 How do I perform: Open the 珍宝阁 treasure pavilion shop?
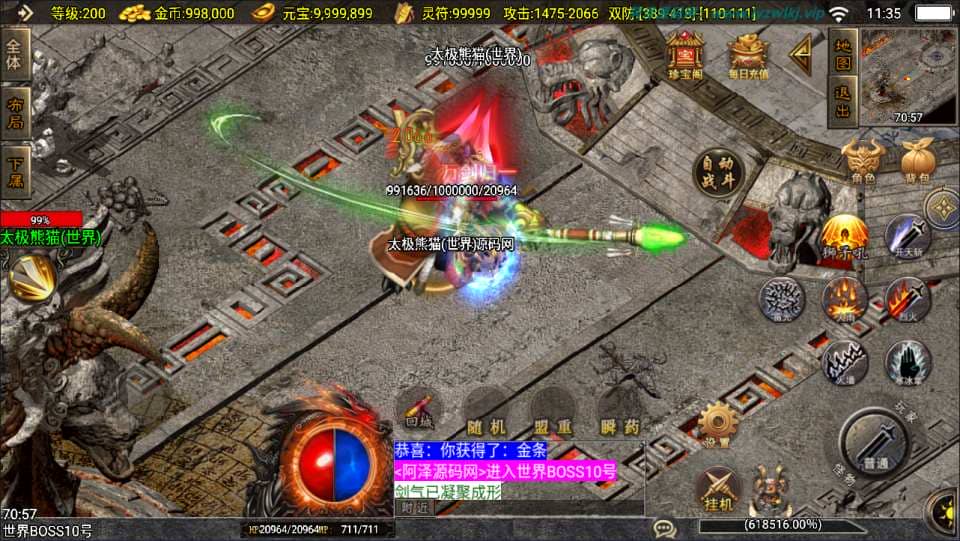click(x=685, y=54)
